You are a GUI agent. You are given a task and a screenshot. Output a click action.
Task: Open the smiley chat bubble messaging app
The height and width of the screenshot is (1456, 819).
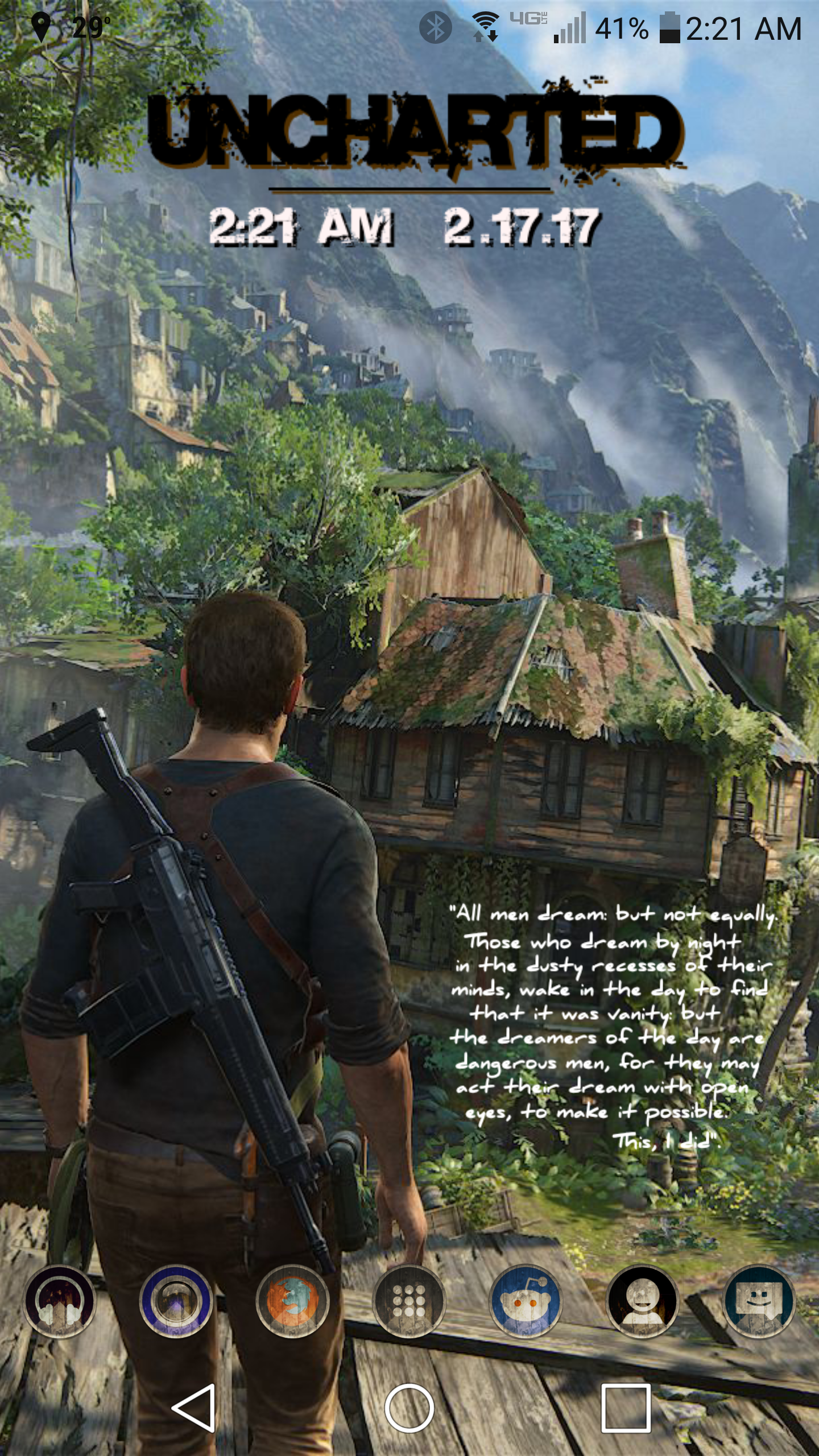pos(759,1301)
